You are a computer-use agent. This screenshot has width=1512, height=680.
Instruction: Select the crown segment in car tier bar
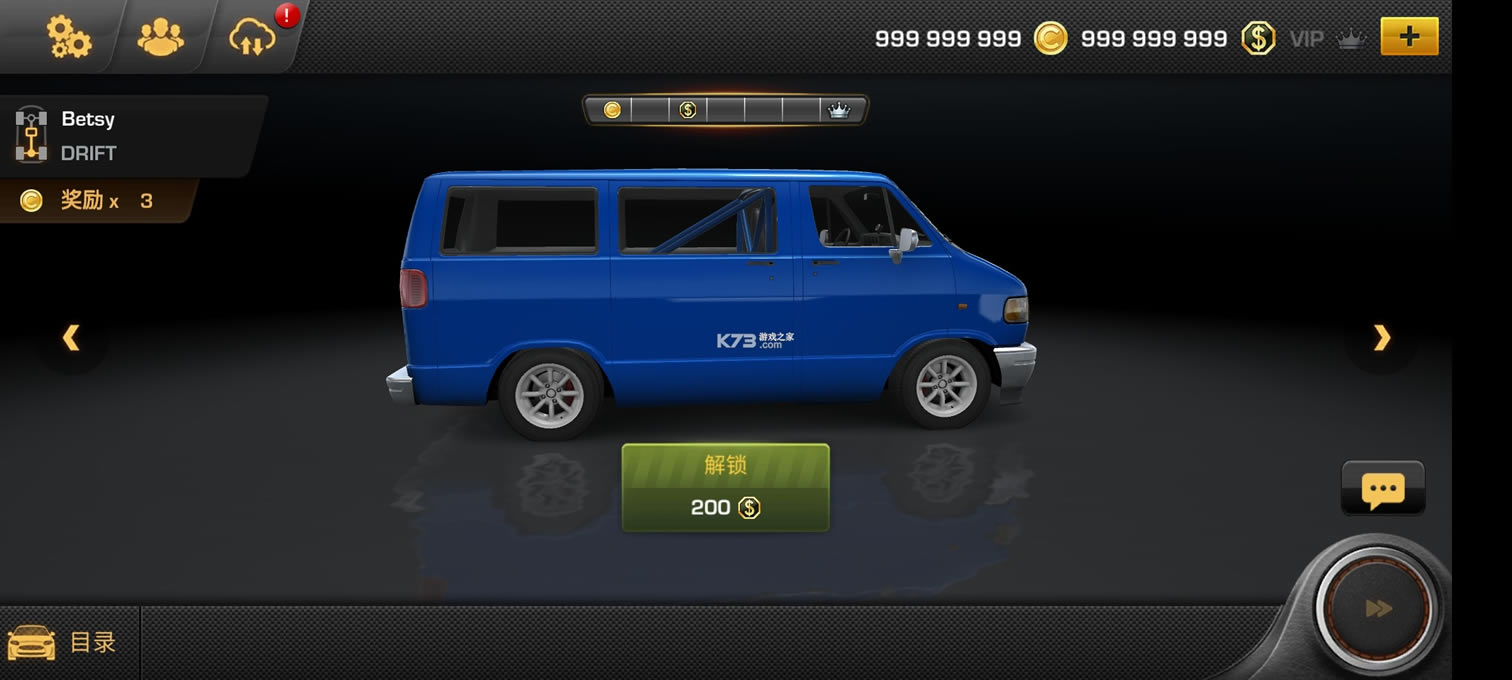click(x=838, y=110)
